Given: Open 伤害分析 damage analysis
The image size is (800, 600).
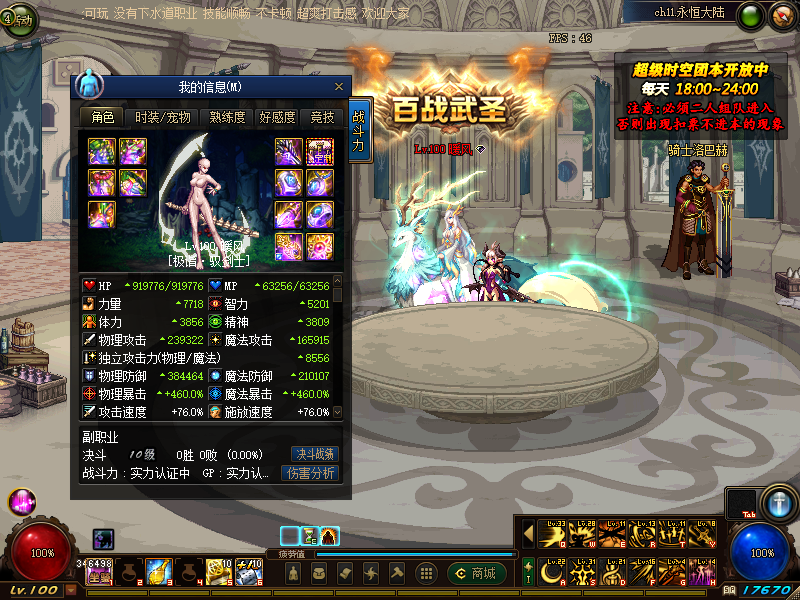Looking at the screenshot, I should click(310, 473).
